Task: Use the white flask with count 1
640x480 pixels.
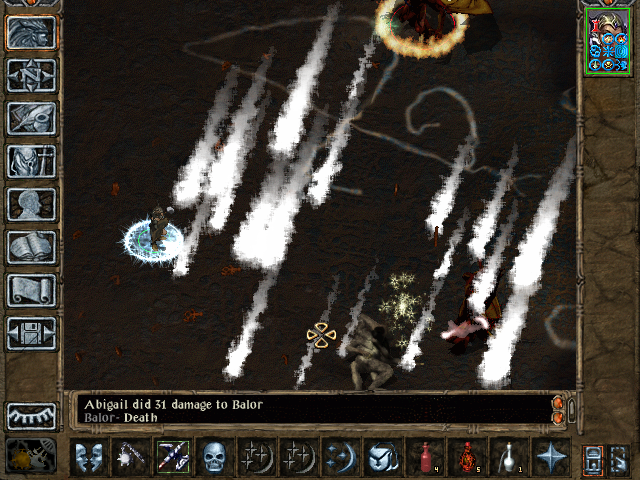Action: click(x=508, y=457)
